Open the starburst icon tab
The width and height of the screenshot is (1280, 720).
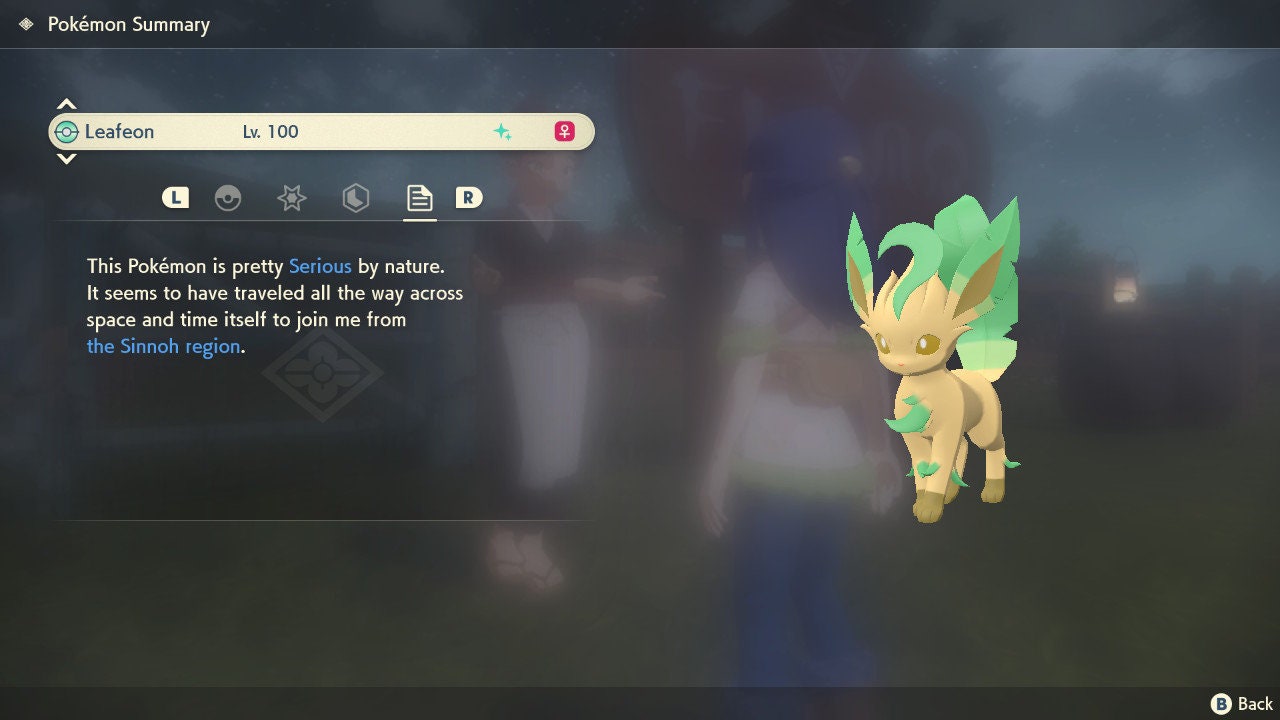pyautogui.click(x=291, y=198)
